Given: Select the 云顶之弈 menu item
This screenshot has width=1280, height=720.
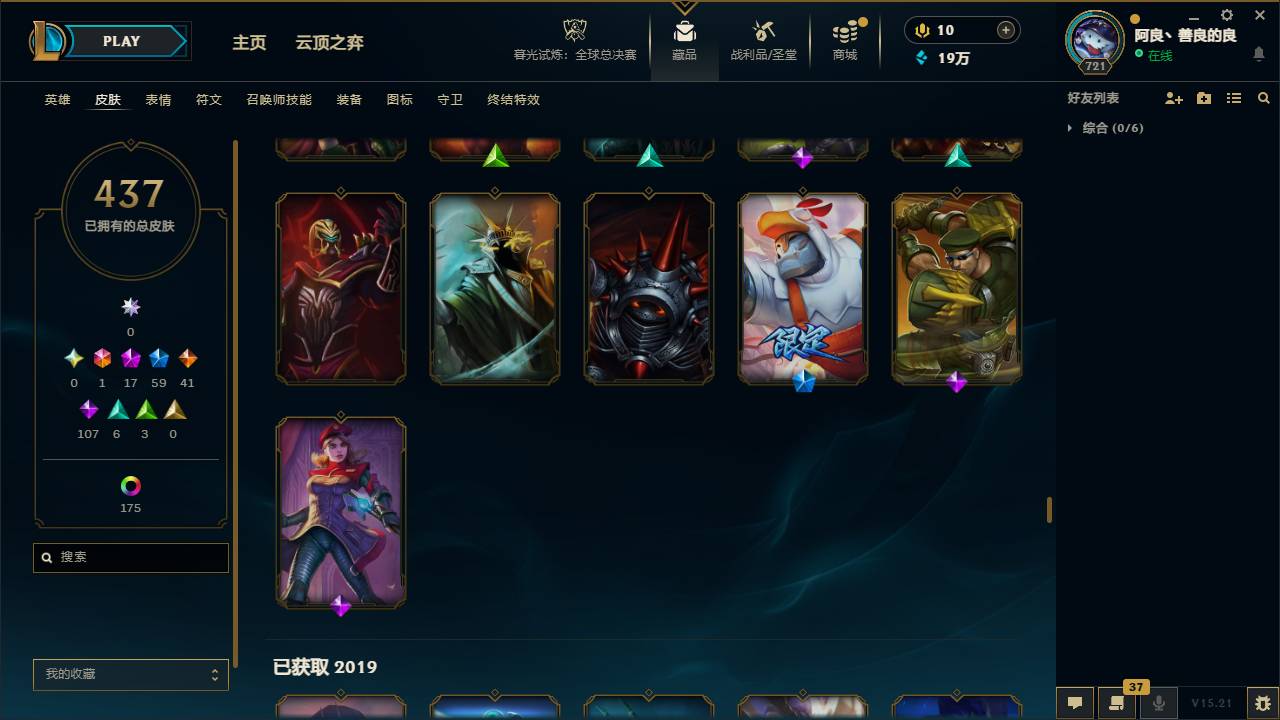Looking at the screenshot, I should click(x=330, y=43).
